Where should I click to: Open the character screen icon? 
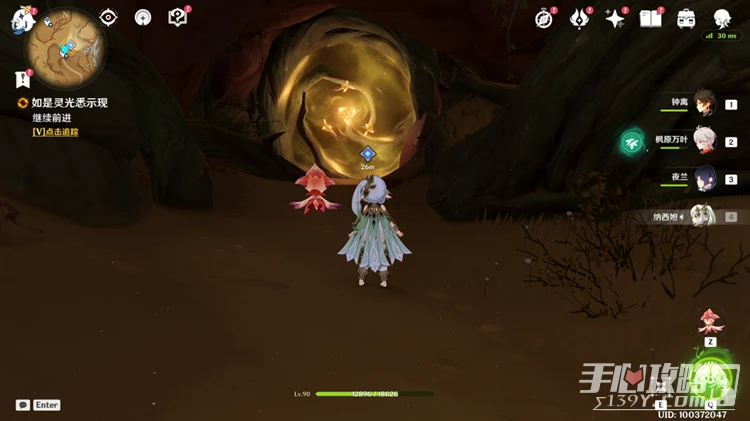722,18
